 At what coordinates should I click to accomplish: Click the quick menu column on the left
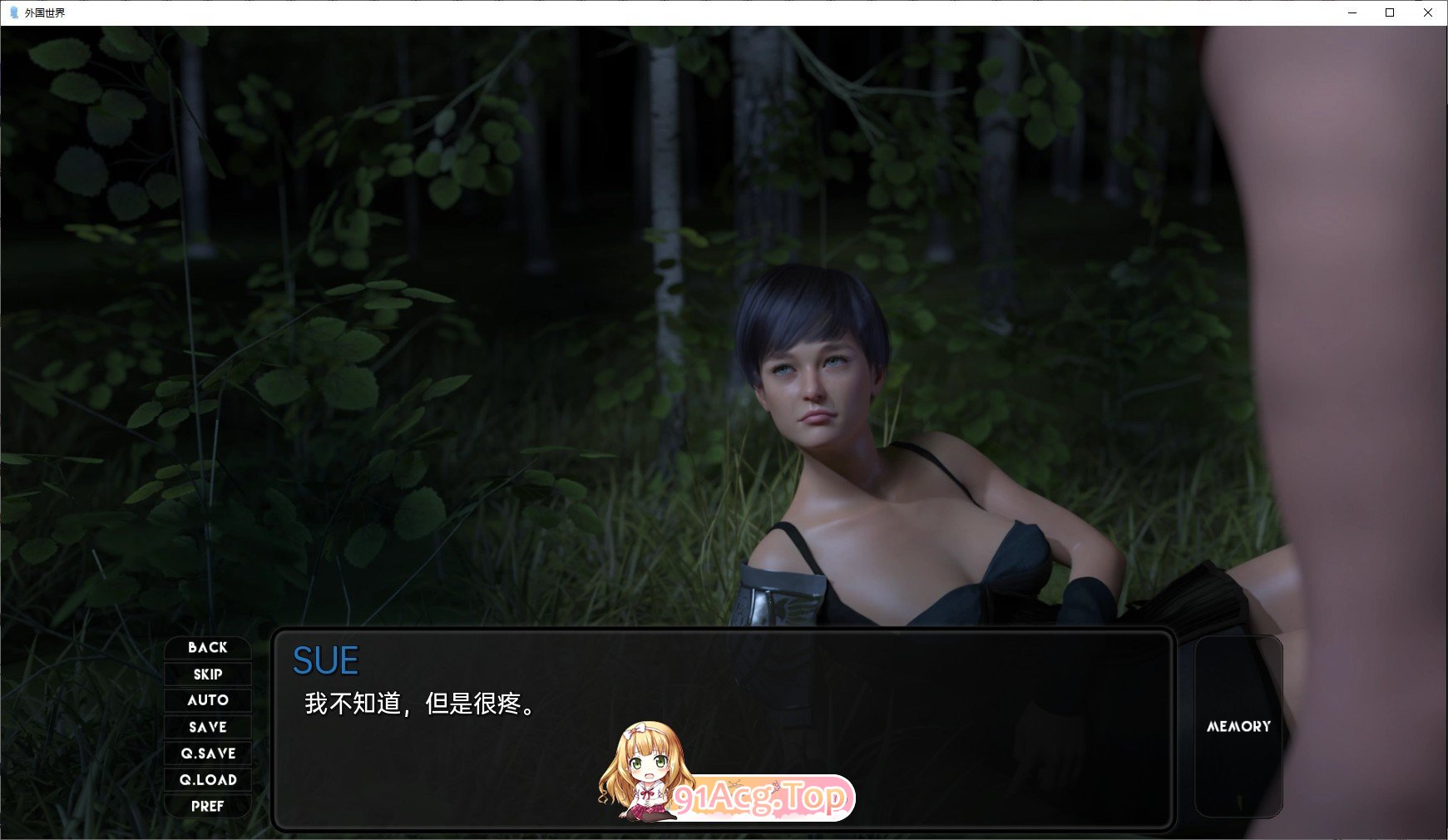(x=207, y=727)
